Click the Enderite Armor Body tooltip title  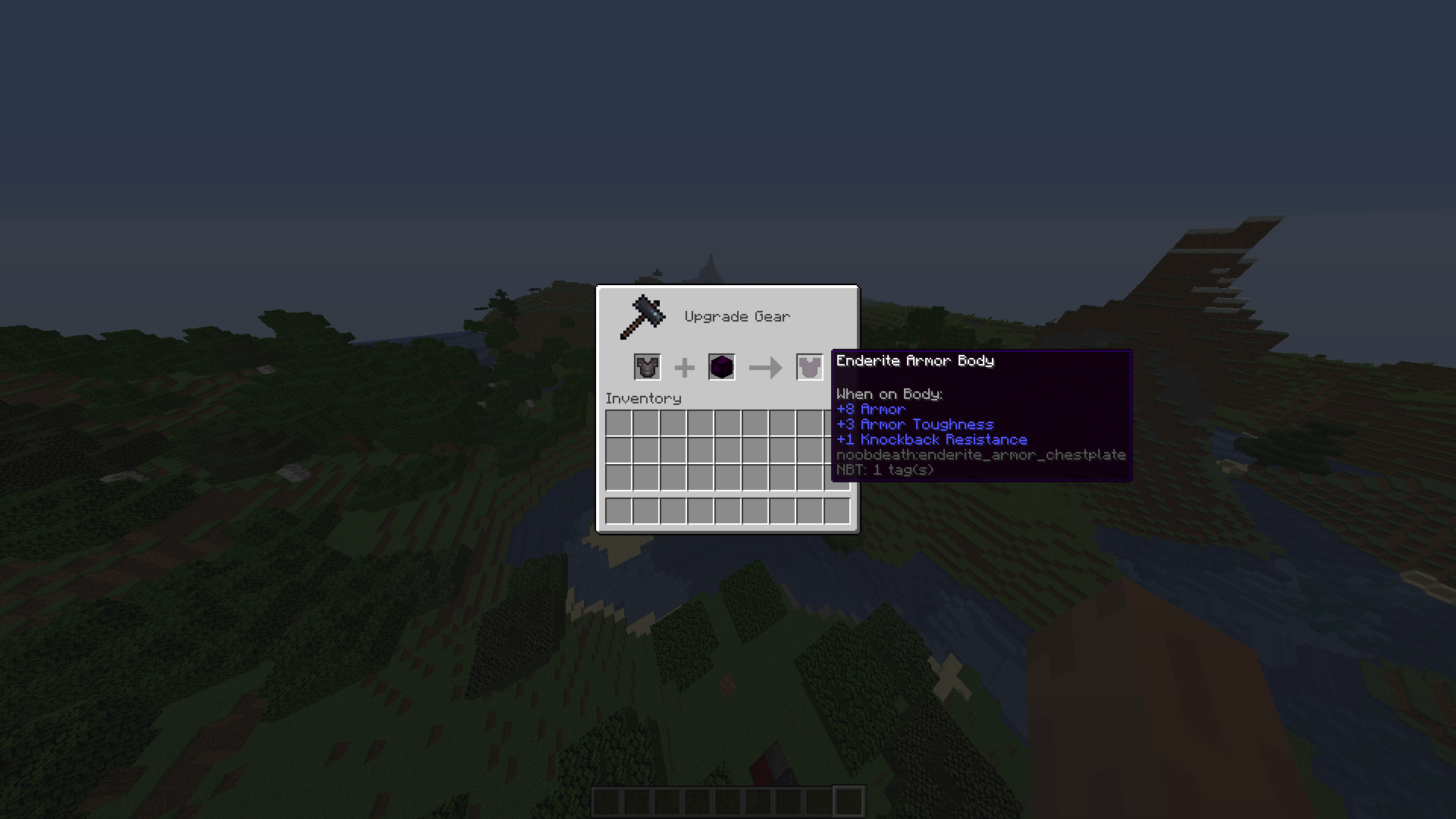(915, 361)
